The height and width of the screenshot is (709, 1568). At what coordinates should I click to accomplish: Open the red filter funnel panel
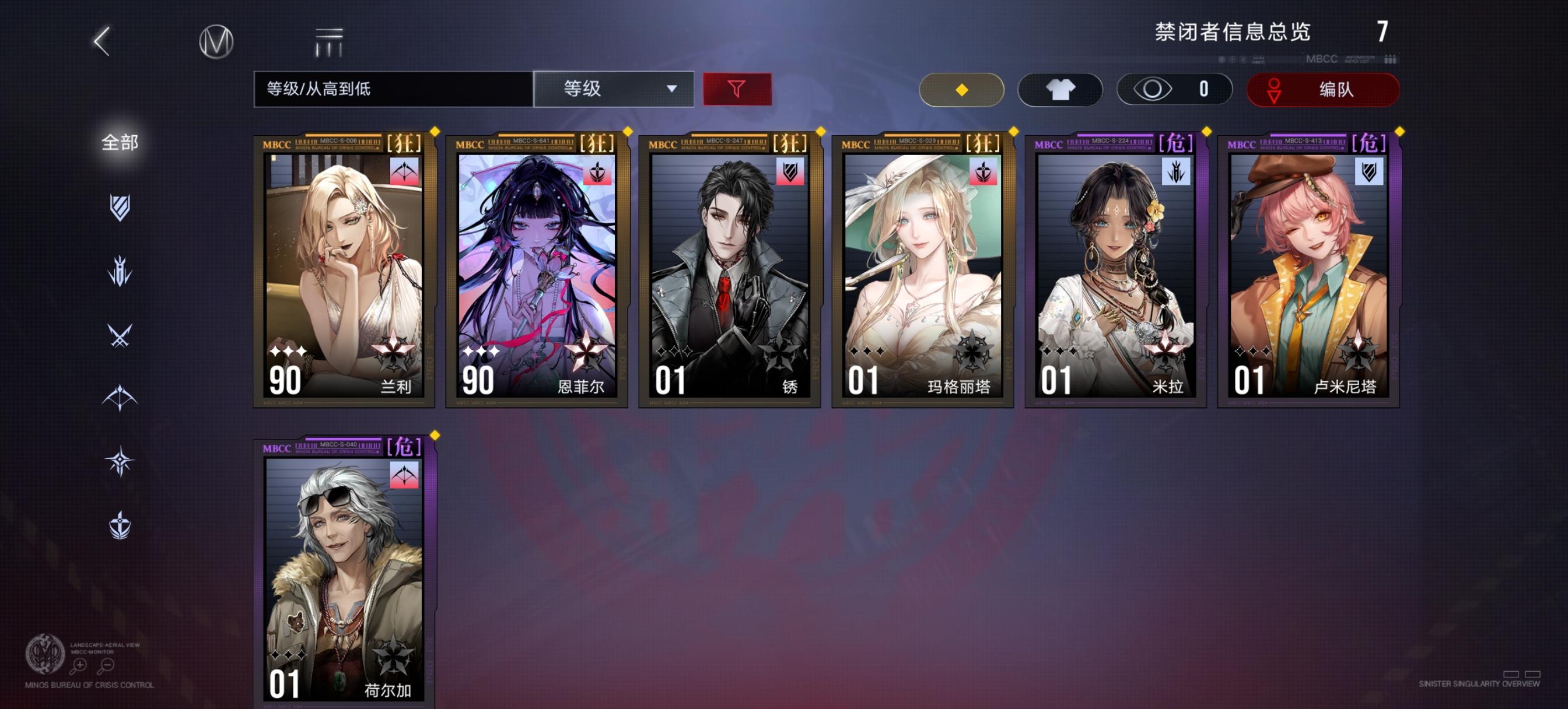737,89
